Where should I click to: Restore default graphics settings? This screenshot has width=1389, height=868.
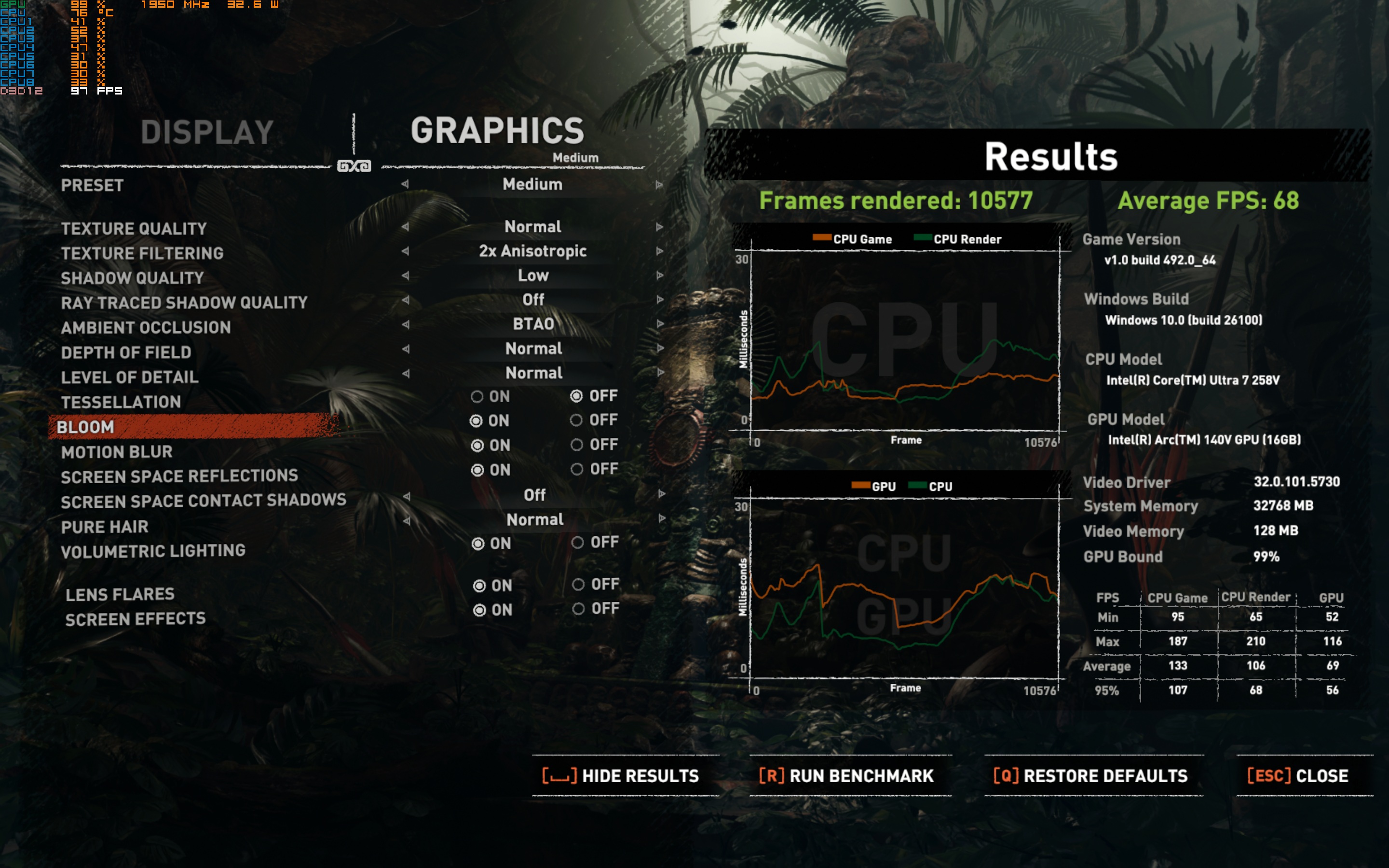1090,776
